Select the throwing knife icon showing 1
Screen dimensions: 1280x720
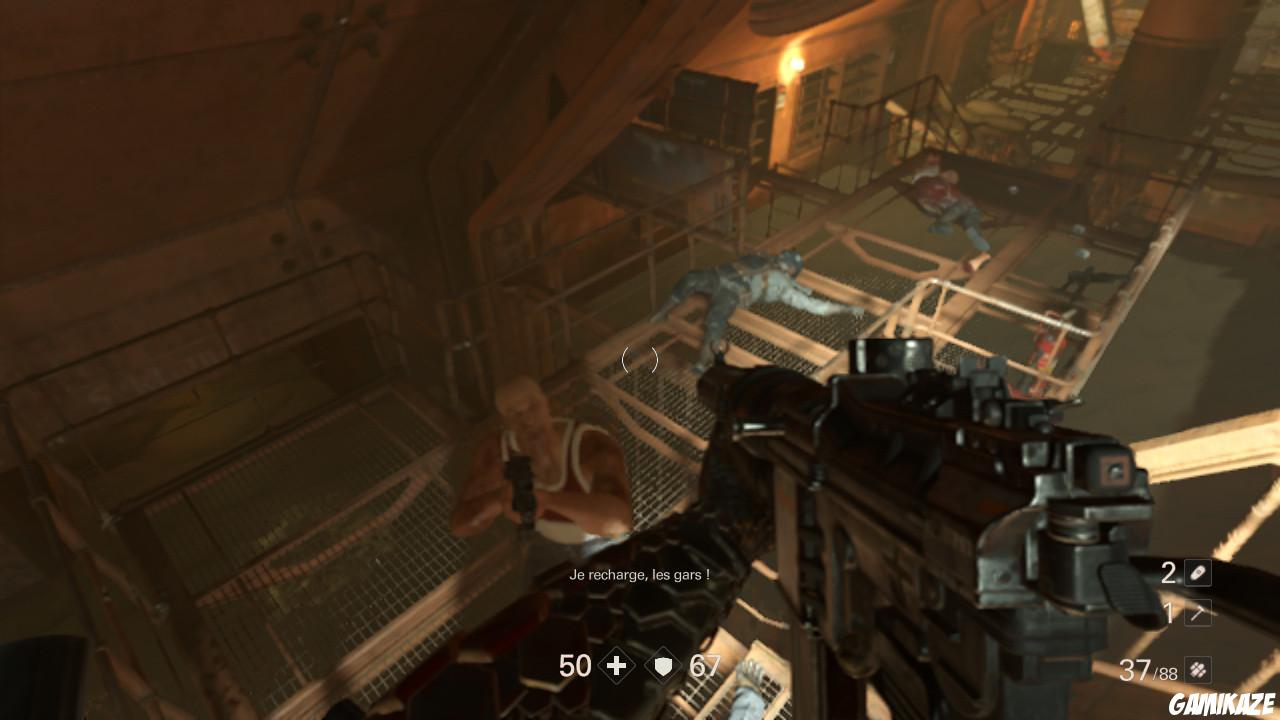click(1198, 612)
